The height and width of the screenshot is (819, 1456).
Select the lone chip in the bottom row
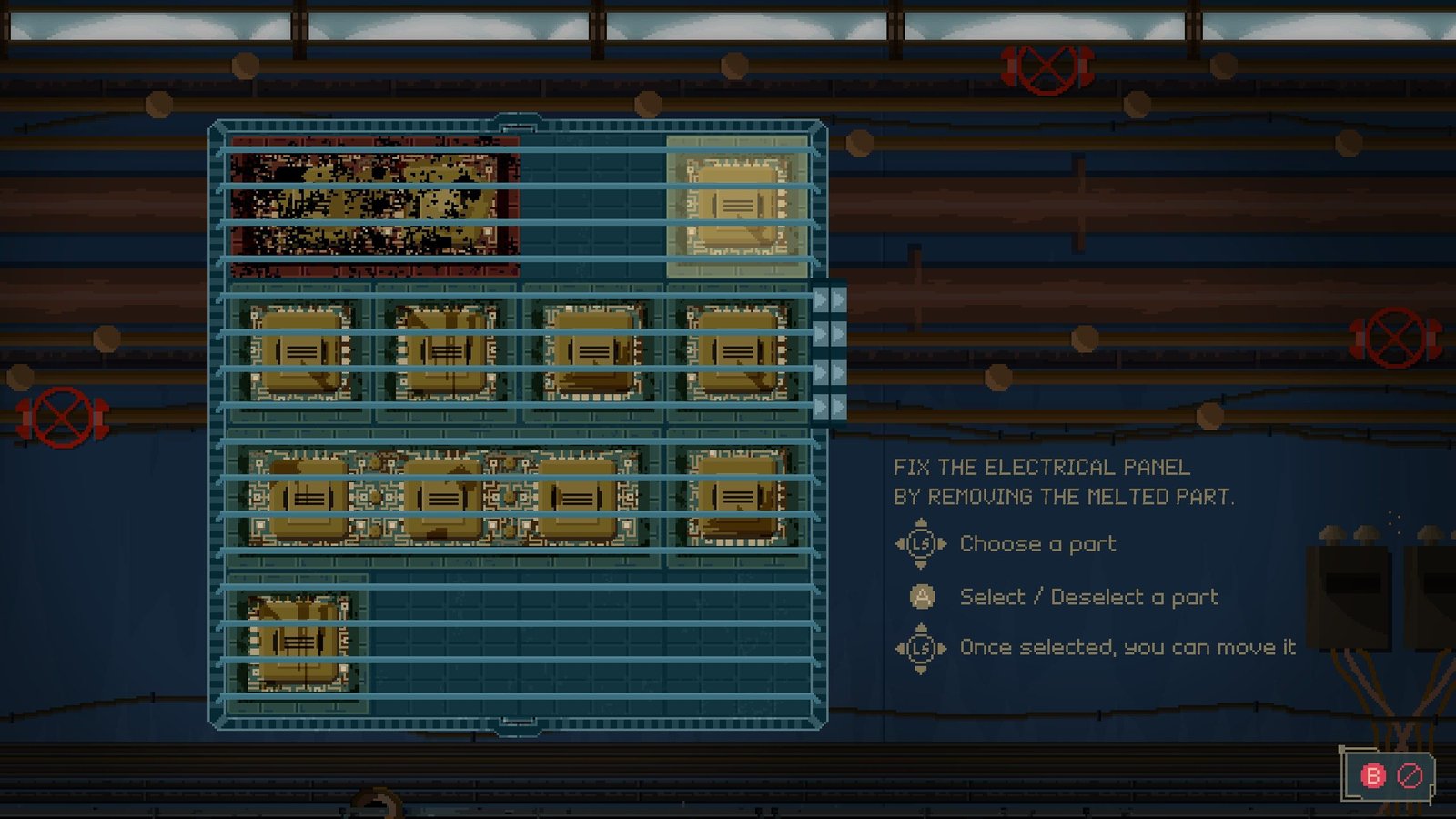point(298,642)
